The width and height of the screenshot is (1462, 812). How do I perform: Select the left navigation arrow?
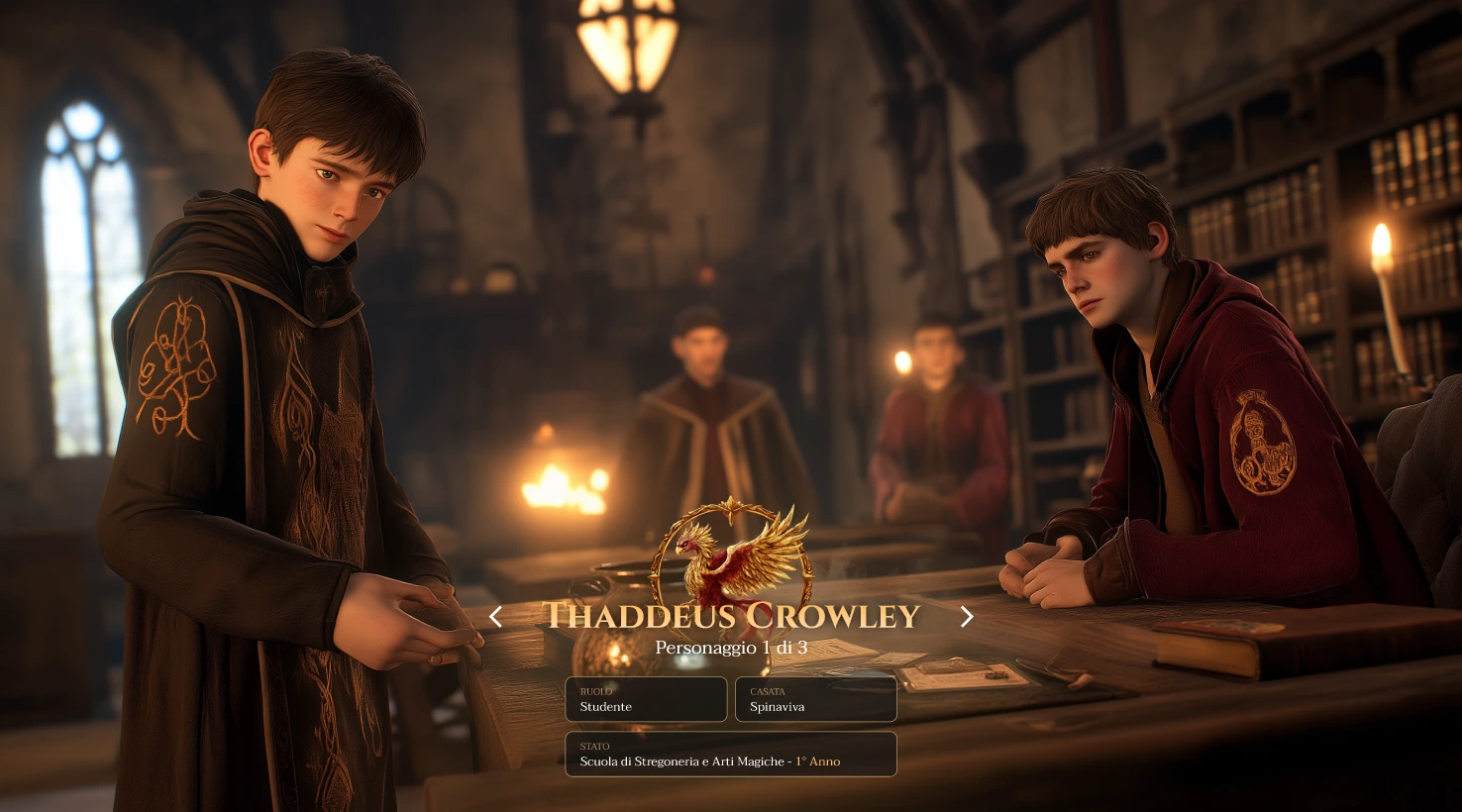coord(496,617)
